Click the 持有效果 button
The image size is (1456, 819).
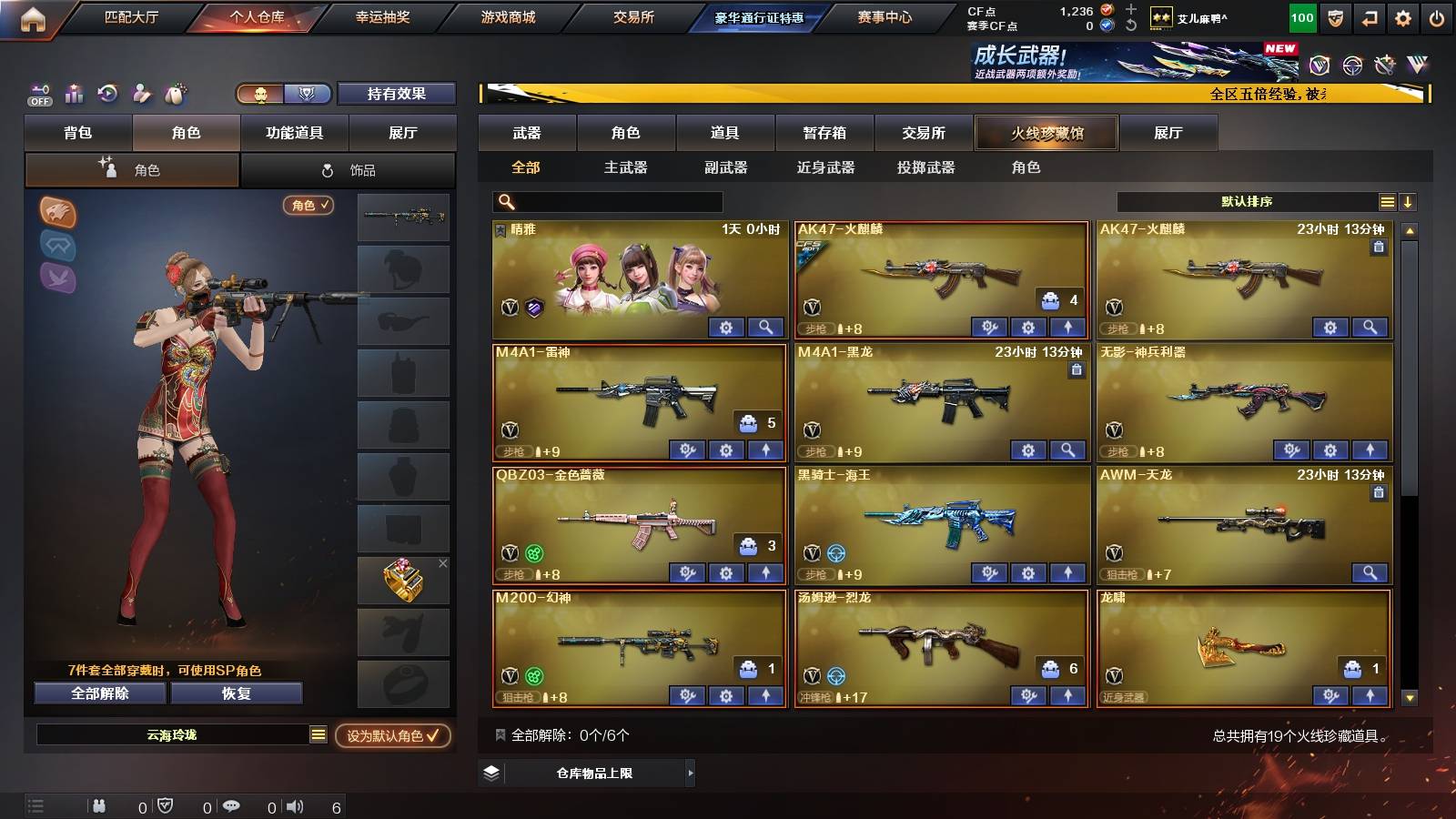point(396,94)
